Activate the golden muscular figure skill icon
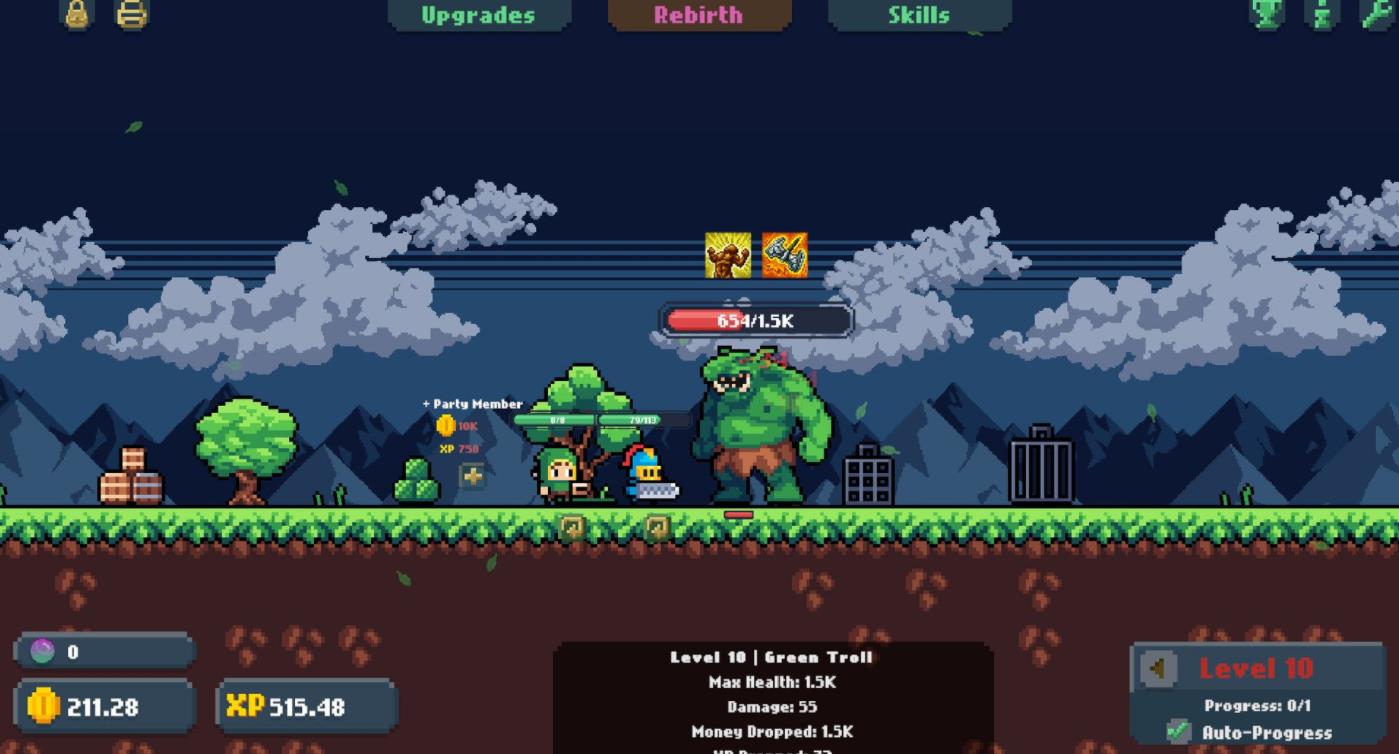 [x=727, y=255]
